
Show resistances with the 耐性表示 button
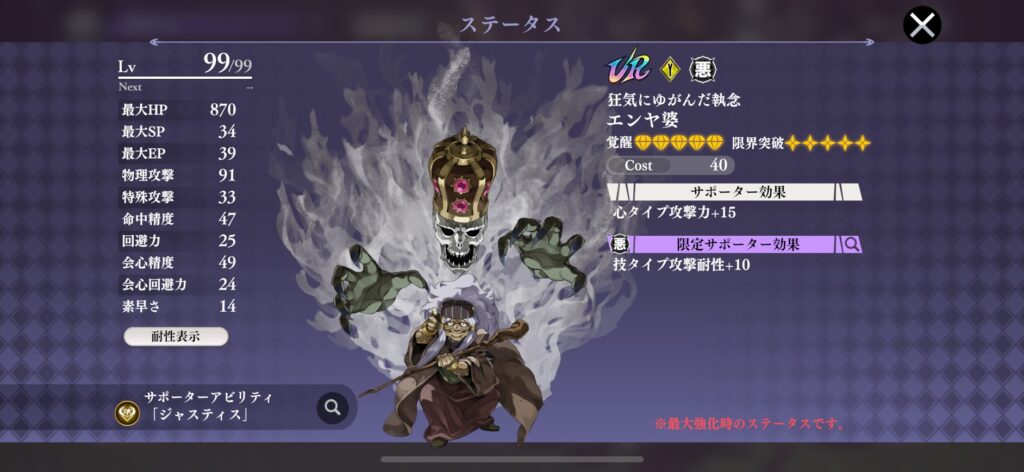tap(176, 336)
